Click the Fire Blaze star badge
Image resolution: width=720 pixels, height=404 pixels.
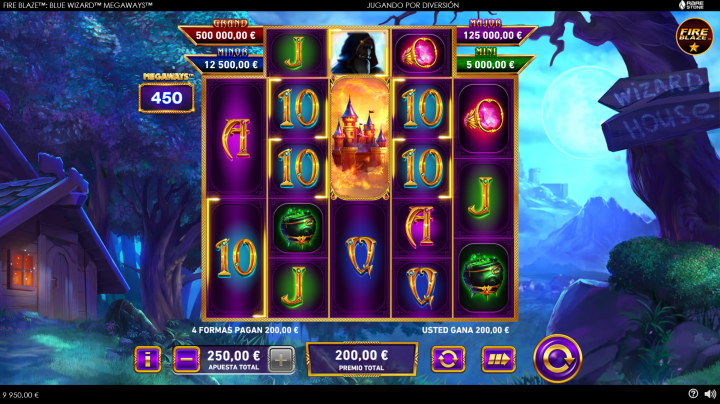(694, 38)
